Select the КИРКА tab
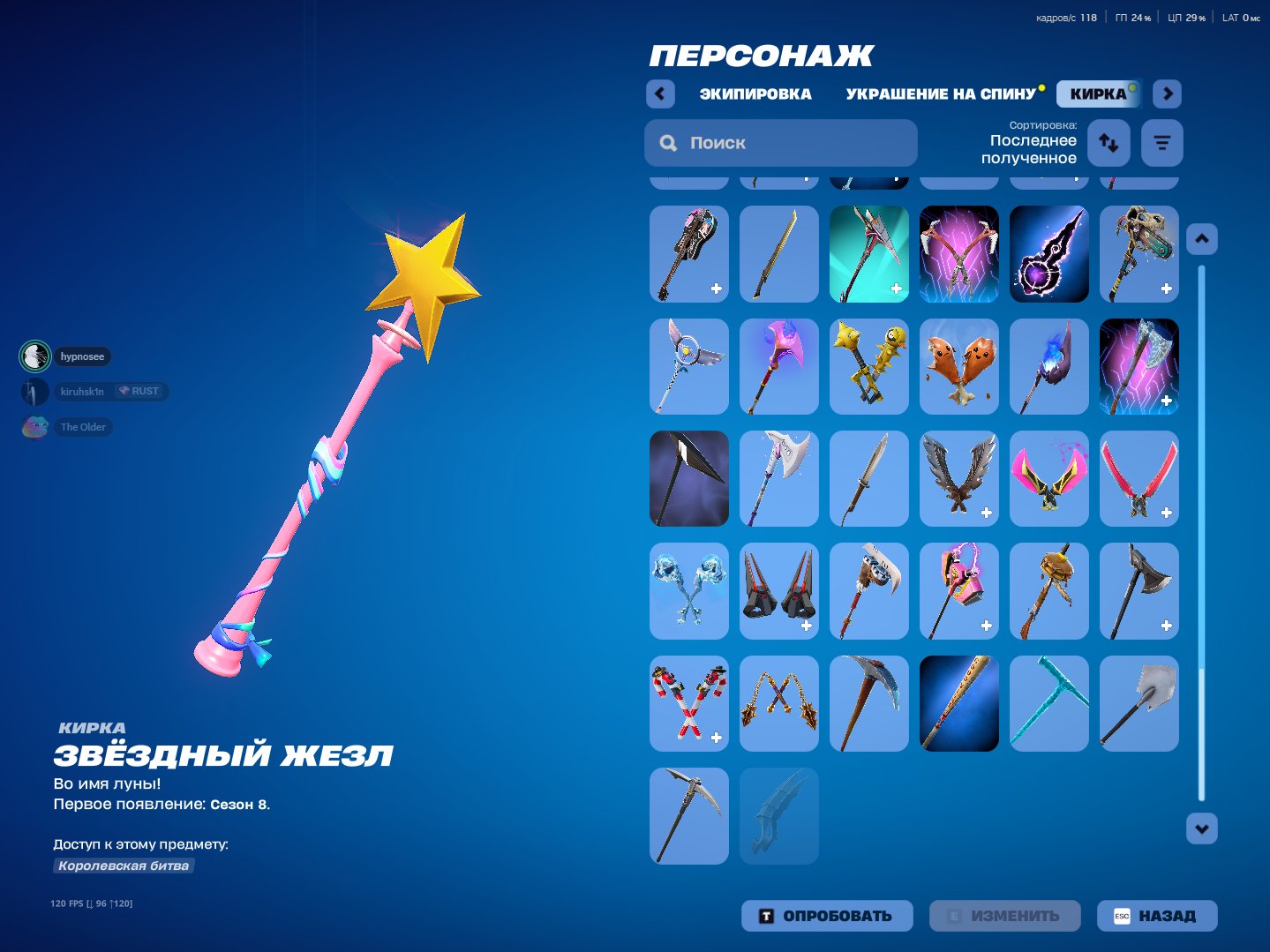This screenshot has height=952, width=1270. click(1098, 94)
